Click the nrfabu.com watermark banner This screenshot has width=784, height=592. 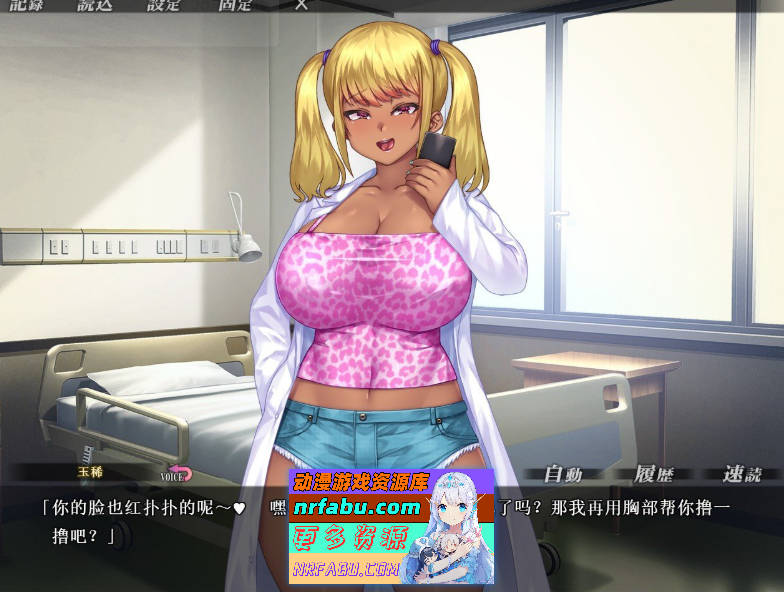pos(391,526)
